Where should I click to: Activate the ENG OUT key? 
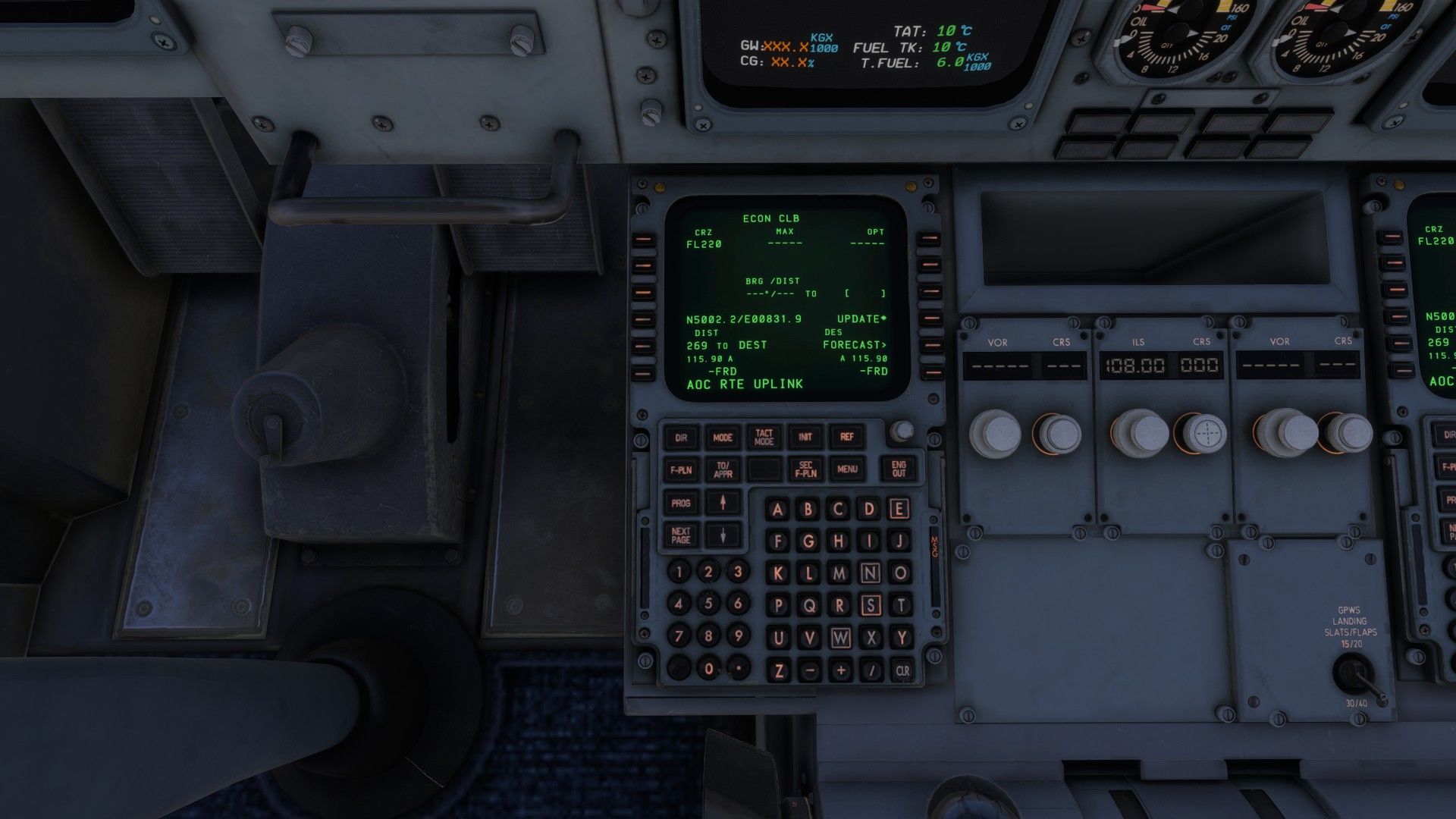click(x=899, y=469)
